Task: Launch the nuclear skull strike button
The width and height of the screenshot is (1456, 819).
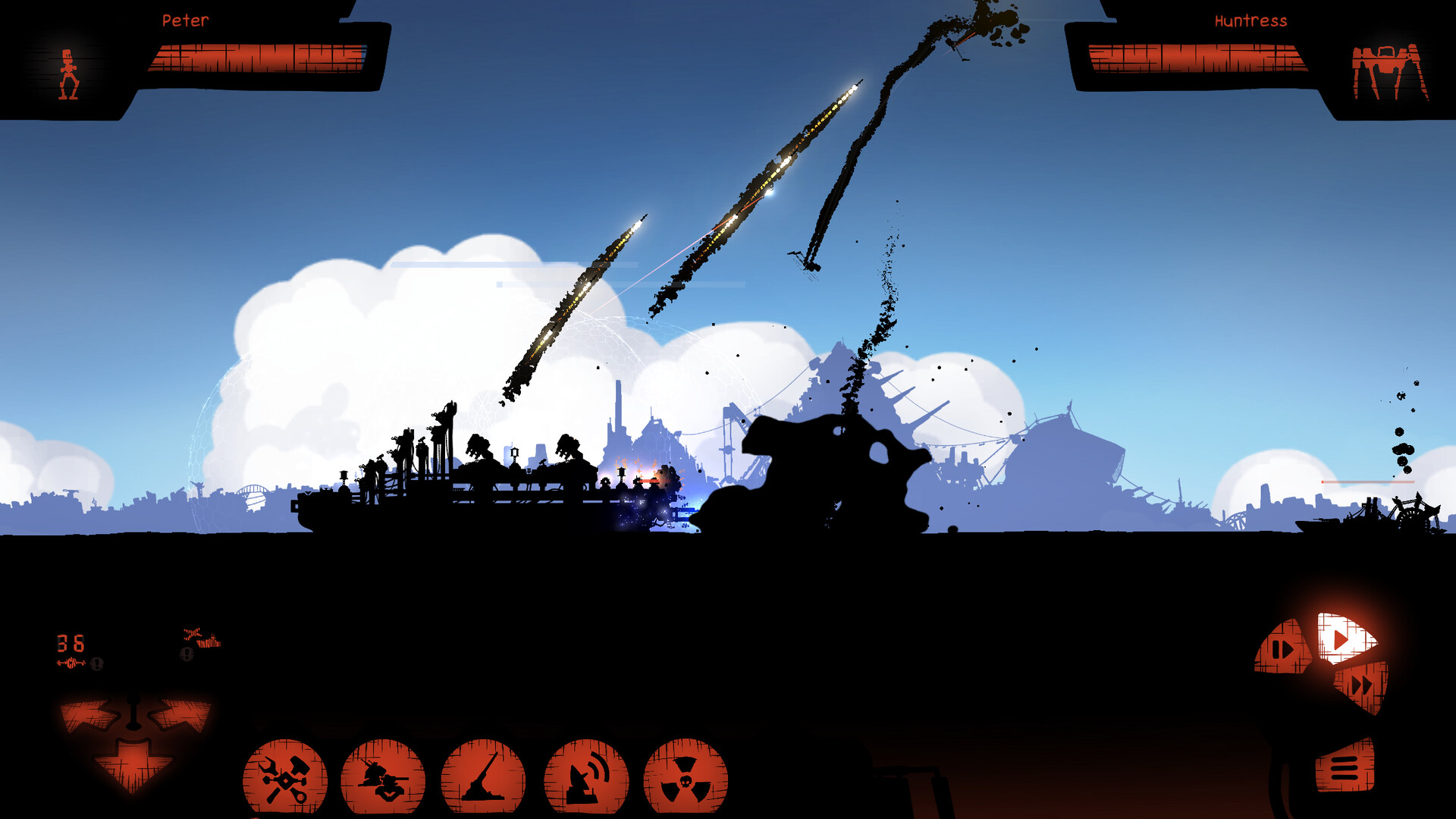Action: (686, 778)
